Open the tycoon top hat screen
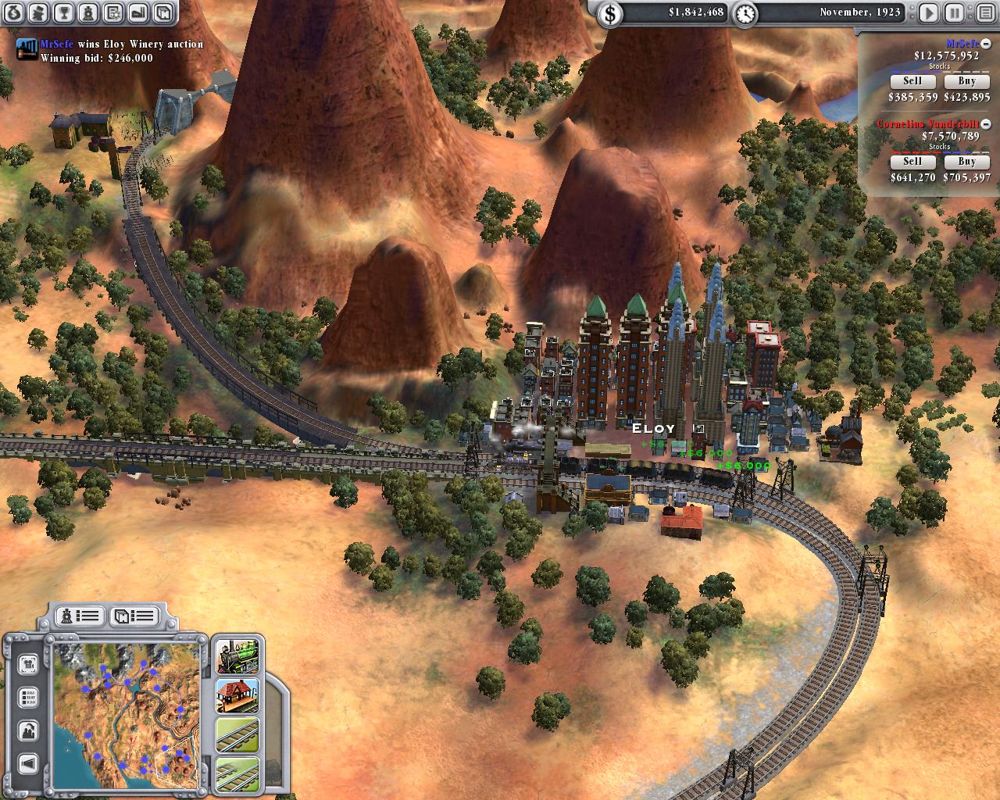This screenshot has height=800, width=1000. (x=38, y=13)
